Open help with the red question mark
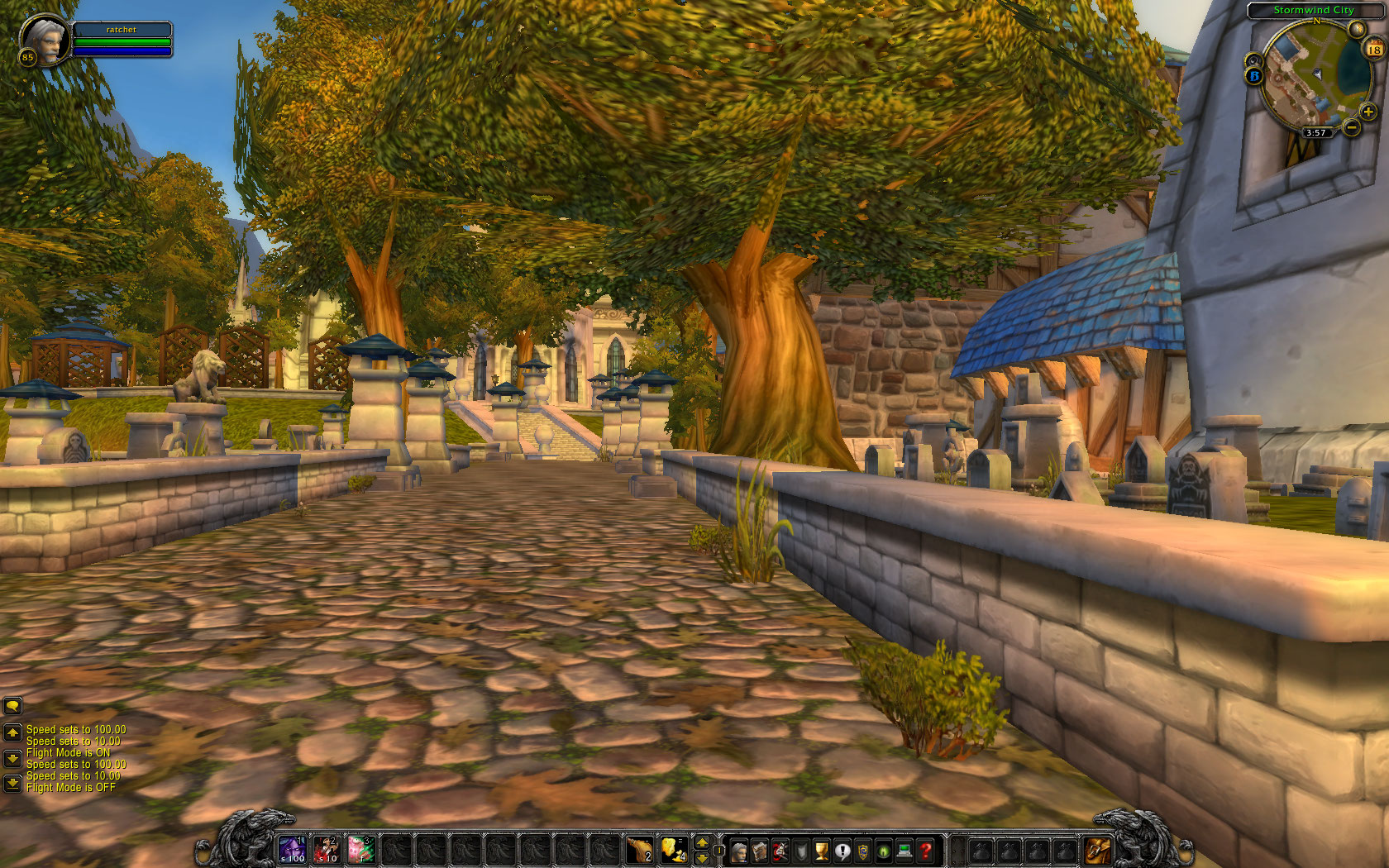Image resolution: width=1389 pixels, height=868 pixels. (x=926, y=850)
